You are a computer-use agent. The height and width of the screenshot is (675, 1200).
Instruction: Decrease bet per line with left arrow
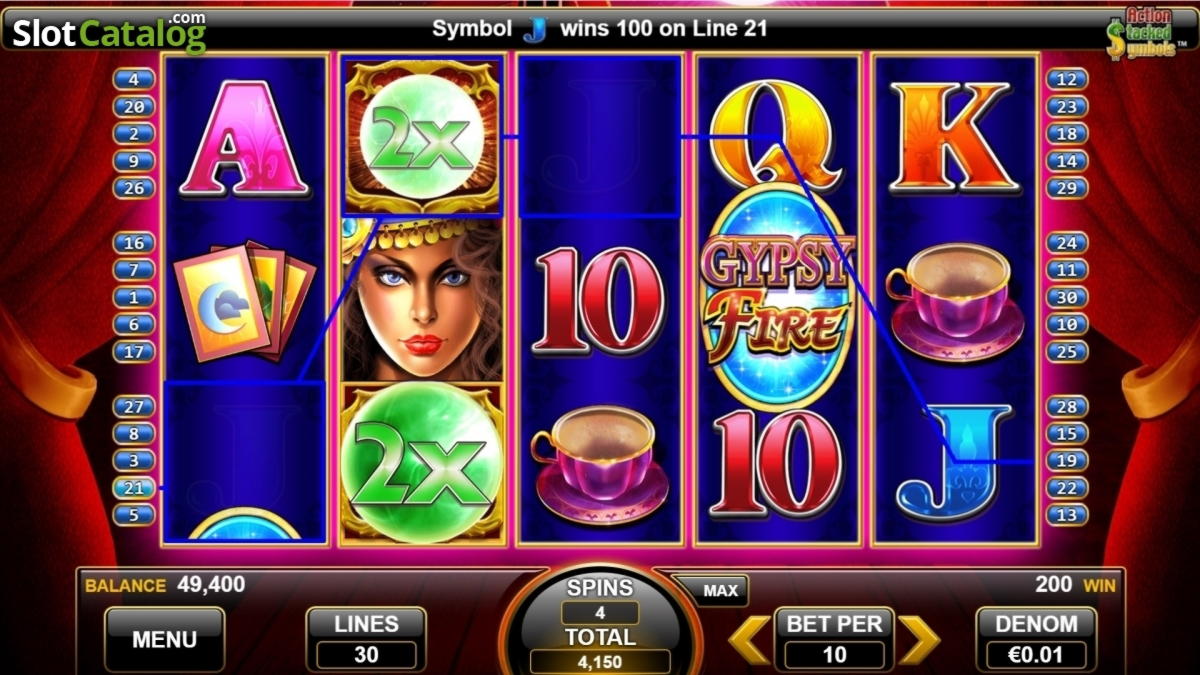[749, 640]
